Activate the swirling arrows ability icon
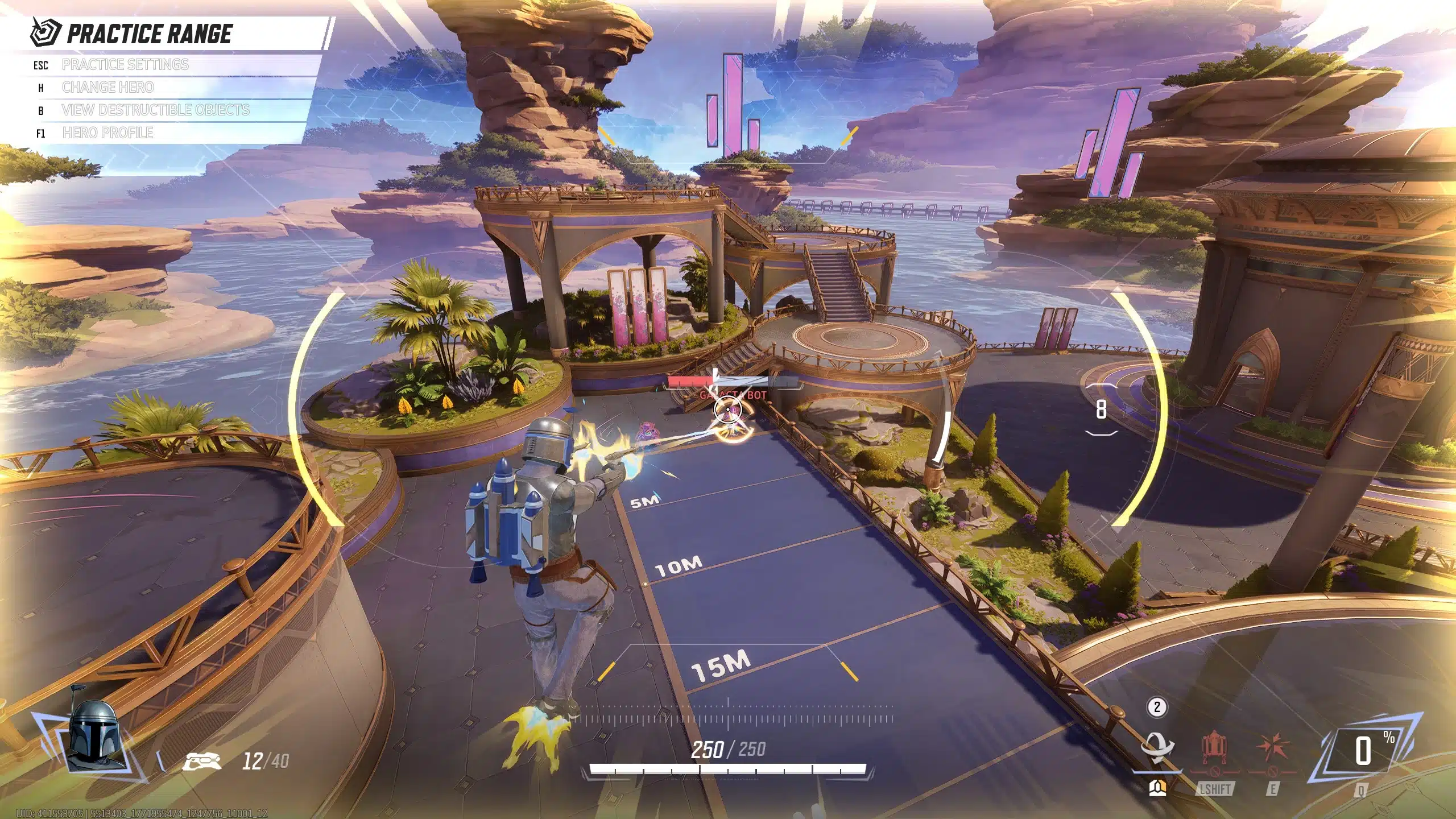1456x819 pixels. (1157, 751)
